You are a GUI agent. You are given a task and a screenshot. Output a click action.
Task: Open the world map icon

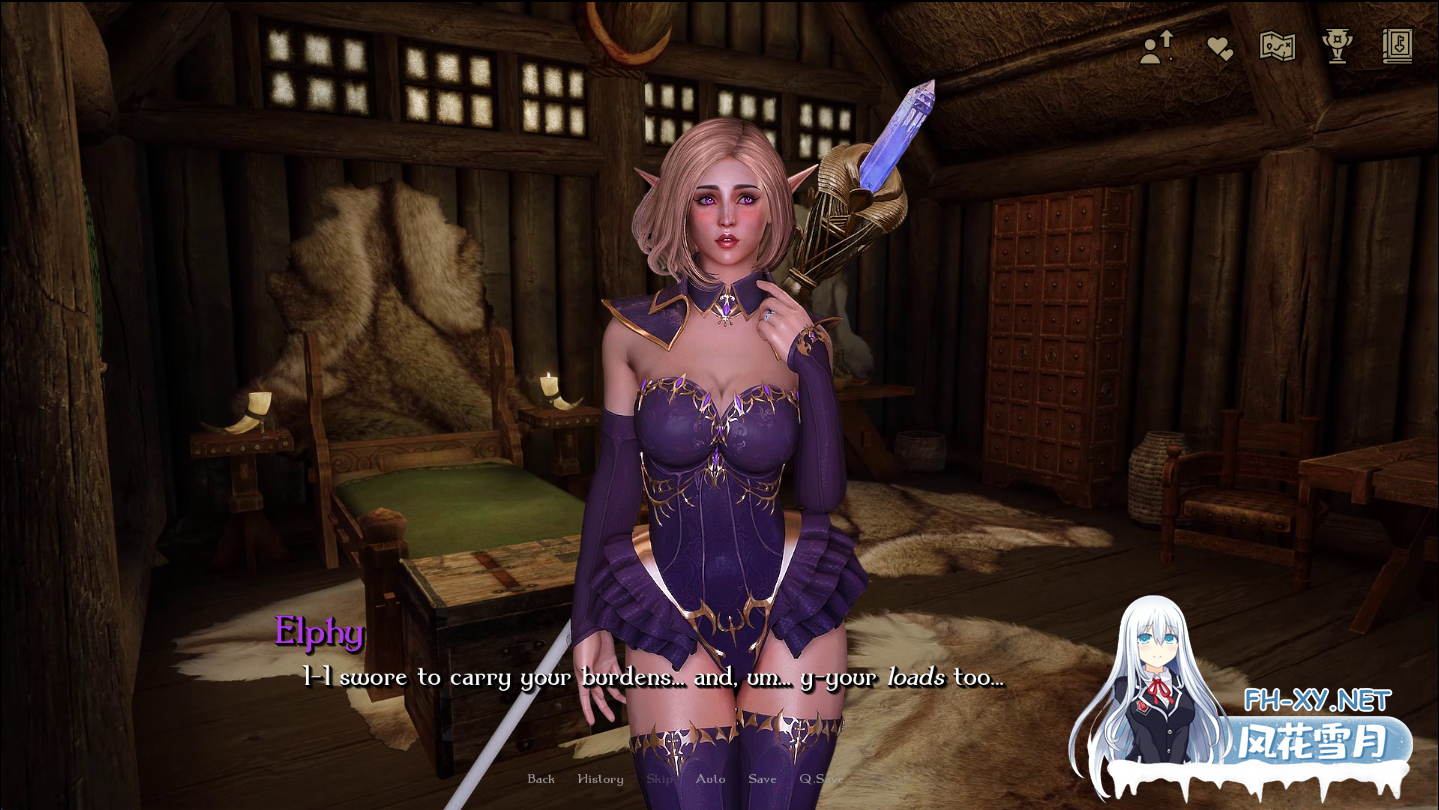click(x=1277, y=47)
